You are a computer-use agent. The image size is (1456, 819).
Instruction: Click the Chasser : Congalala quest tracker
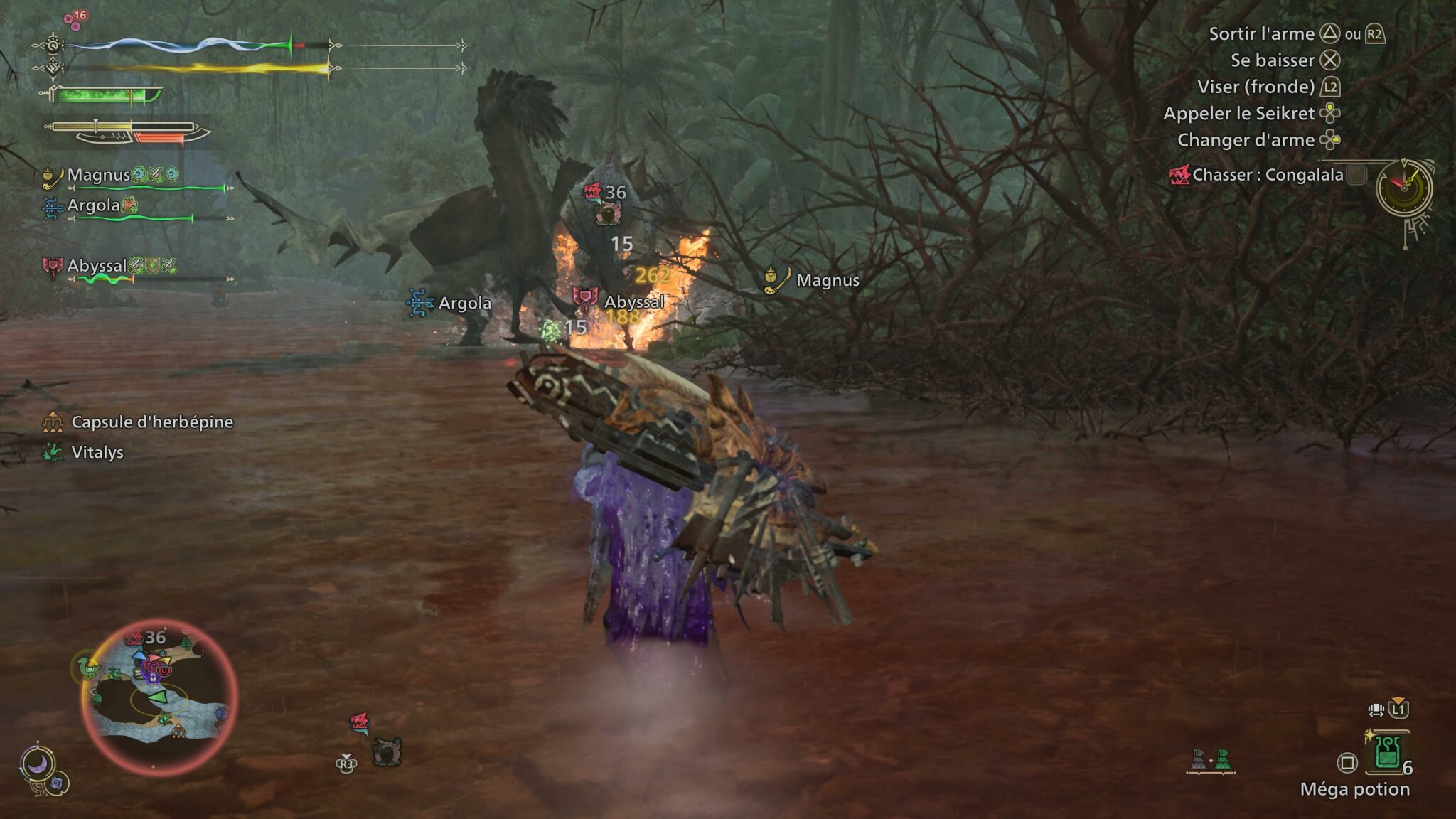click(x=1267, y=175)
